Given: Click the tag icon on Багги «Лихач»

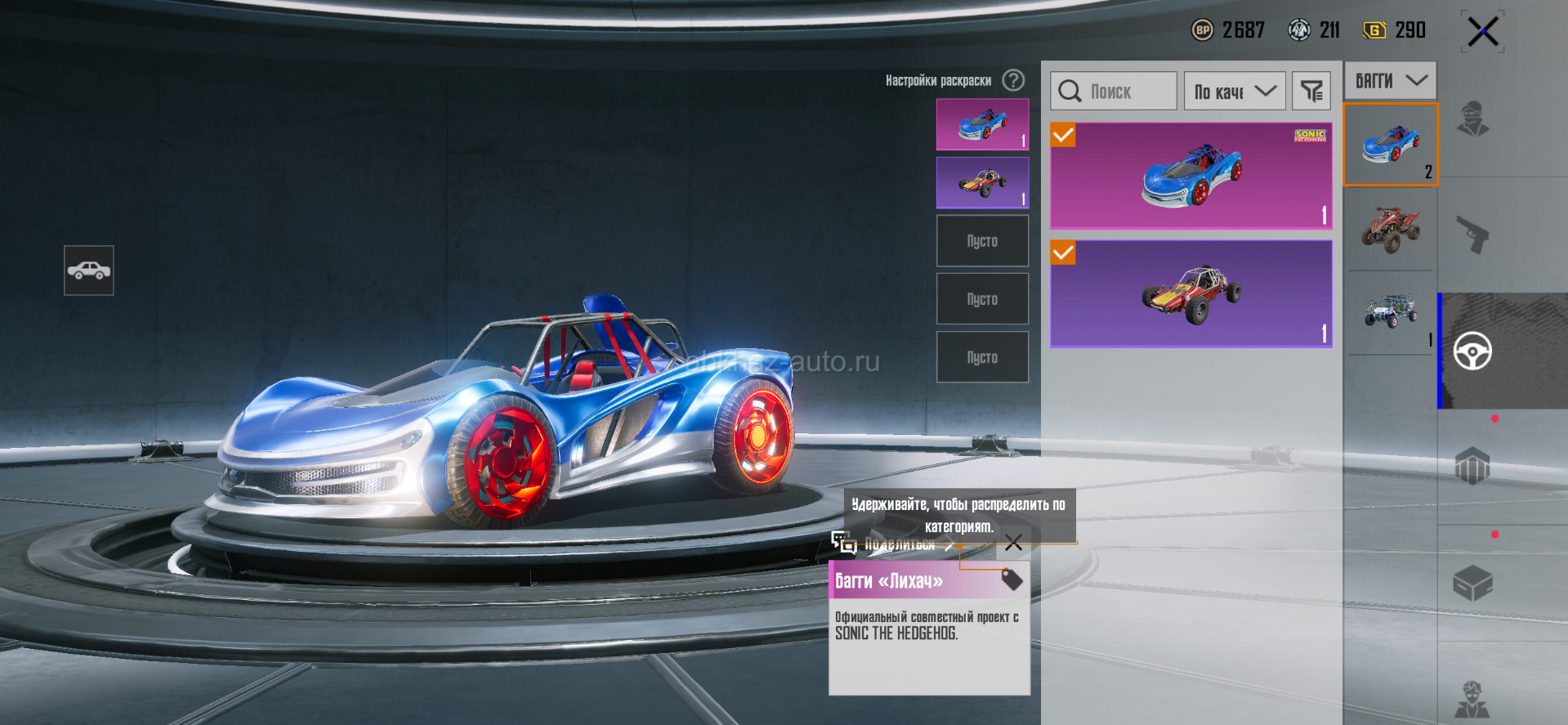Looking at the screenshot, I should coord(1012,580).
